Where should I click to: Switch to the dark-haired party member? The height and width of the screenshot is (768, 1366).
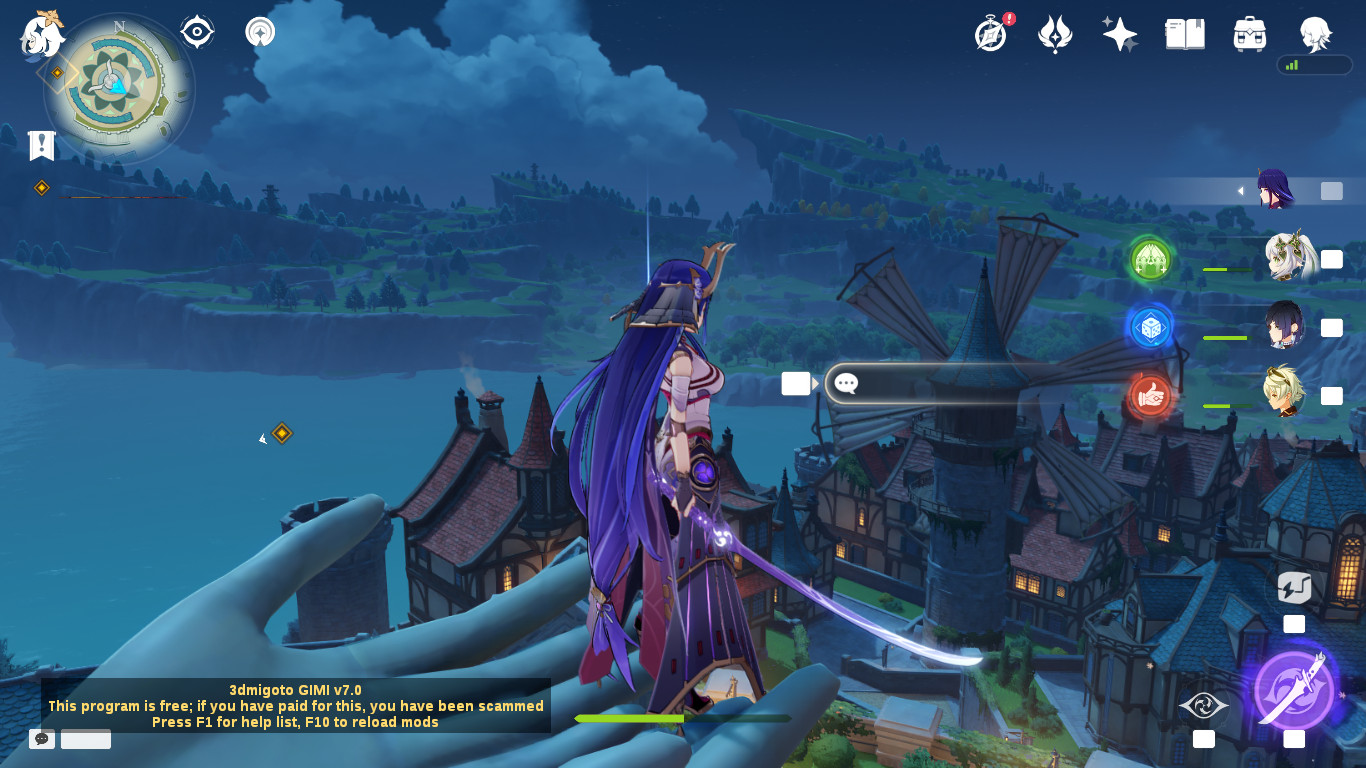click(x=1284, y=326)
